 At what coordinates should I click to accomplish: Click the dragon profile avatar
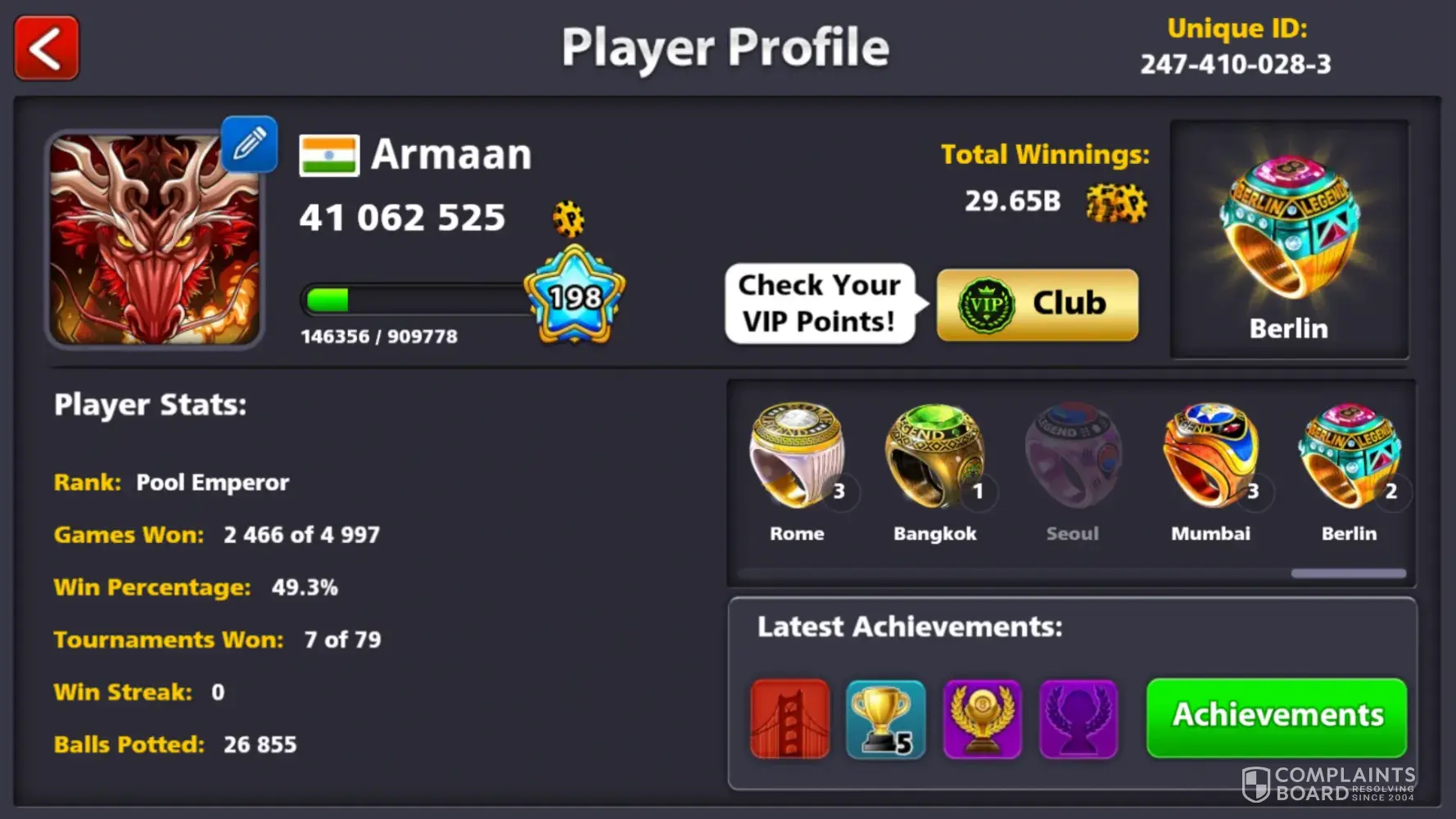pyautogui.click(x=154, y=239)
